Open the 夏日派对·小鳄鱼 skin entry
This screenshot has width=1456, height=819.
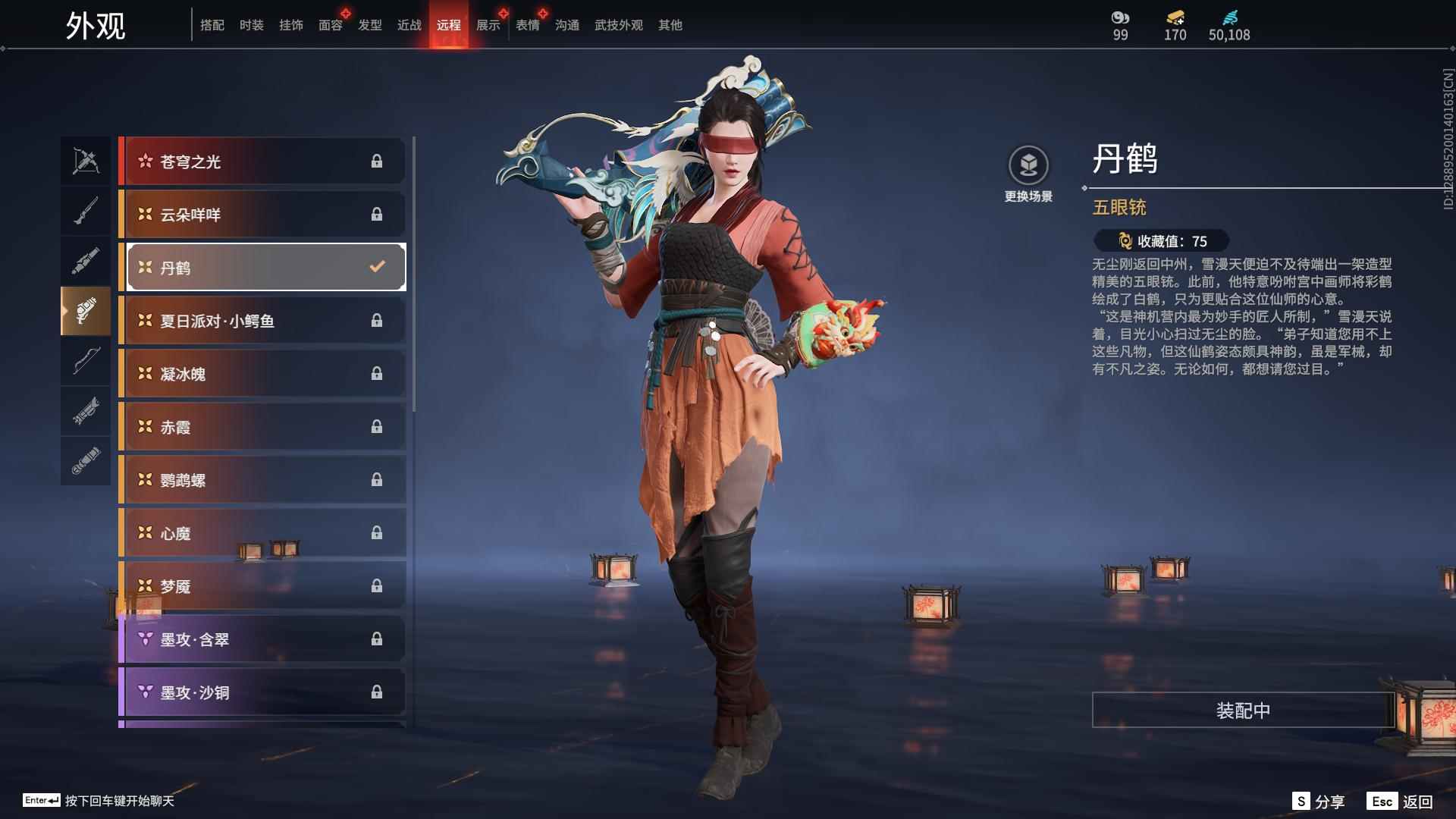pos(258,320)
